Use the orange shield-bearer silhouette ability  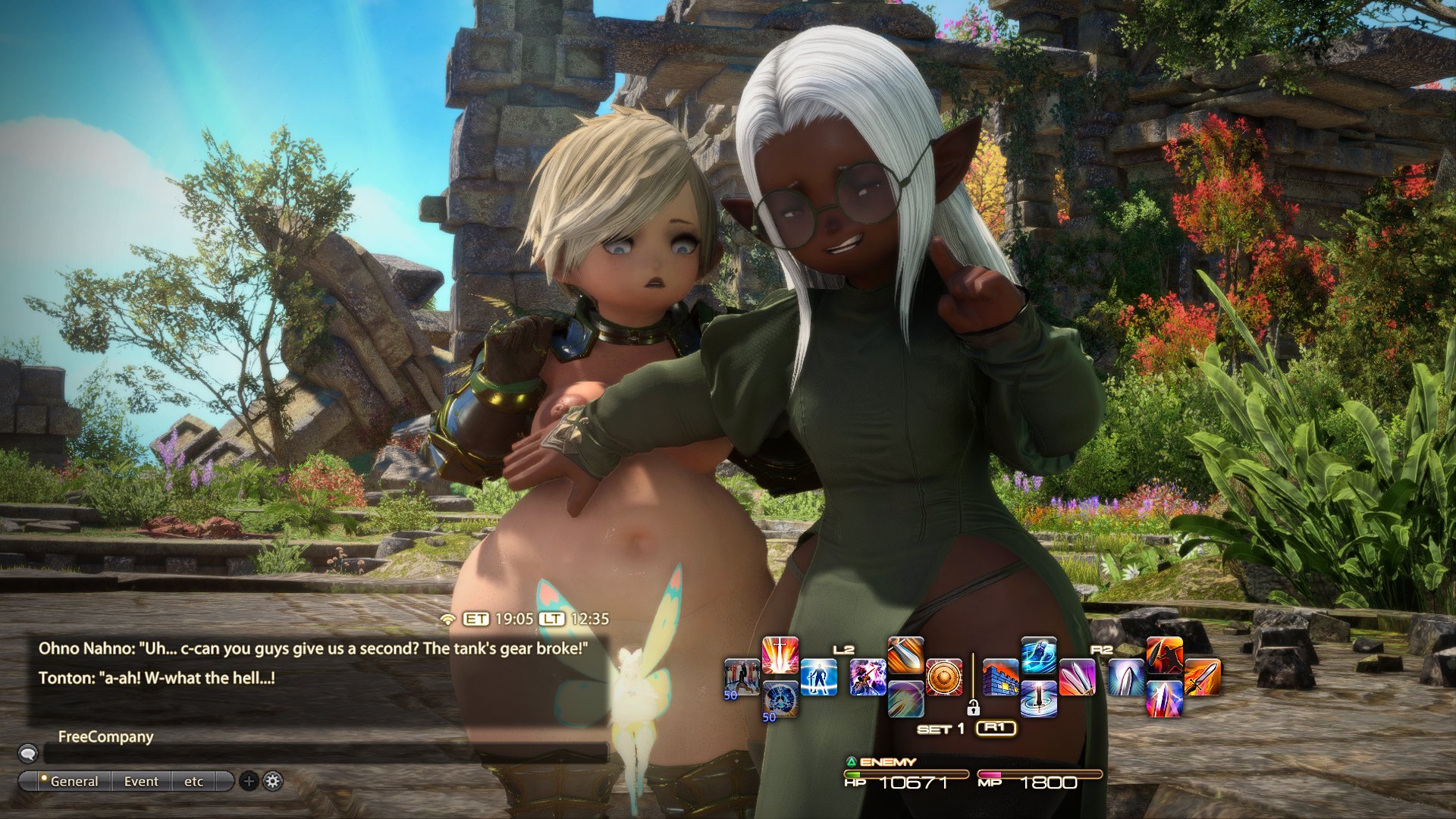tap(1164, 656)
